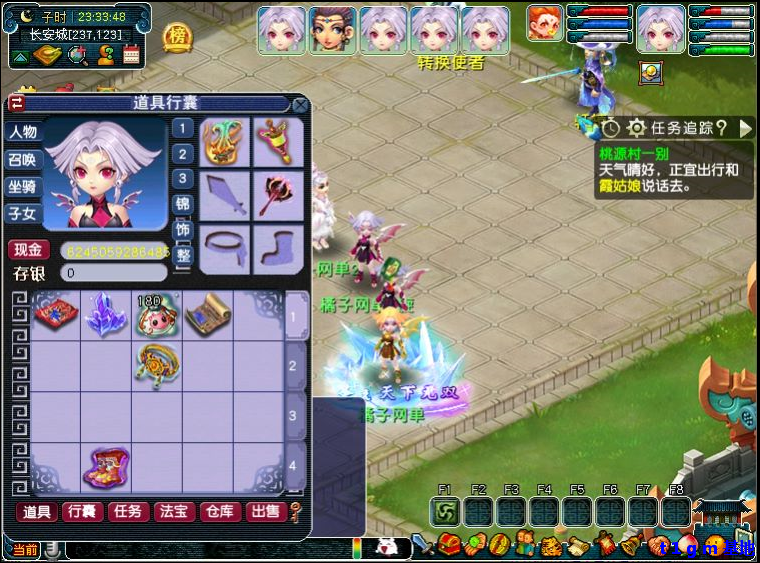The width and height of the screenshot is (760, 563).
Task: Click the pink pig item stacked 180
Action: [x=156, y=315]
